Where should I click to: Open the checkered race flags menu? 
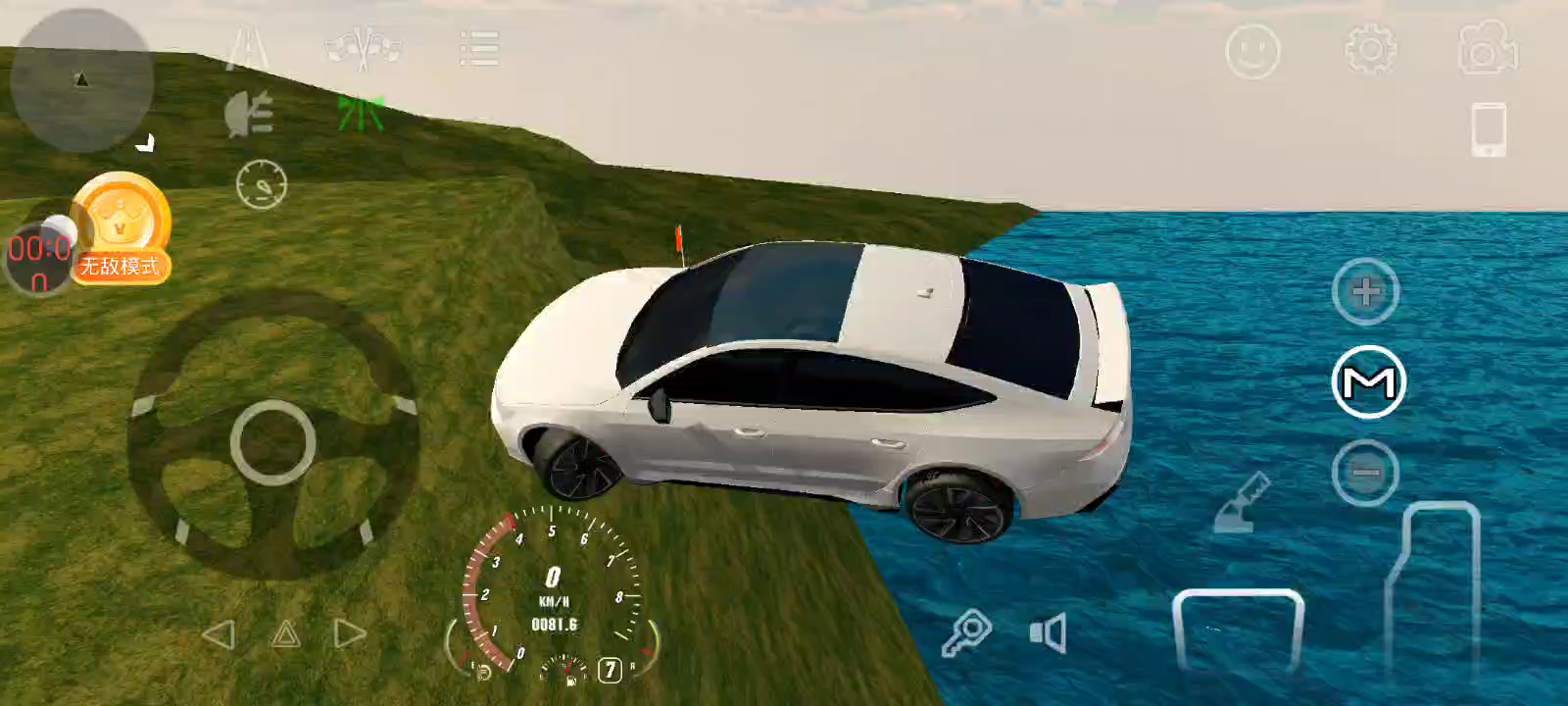(364, 48)
